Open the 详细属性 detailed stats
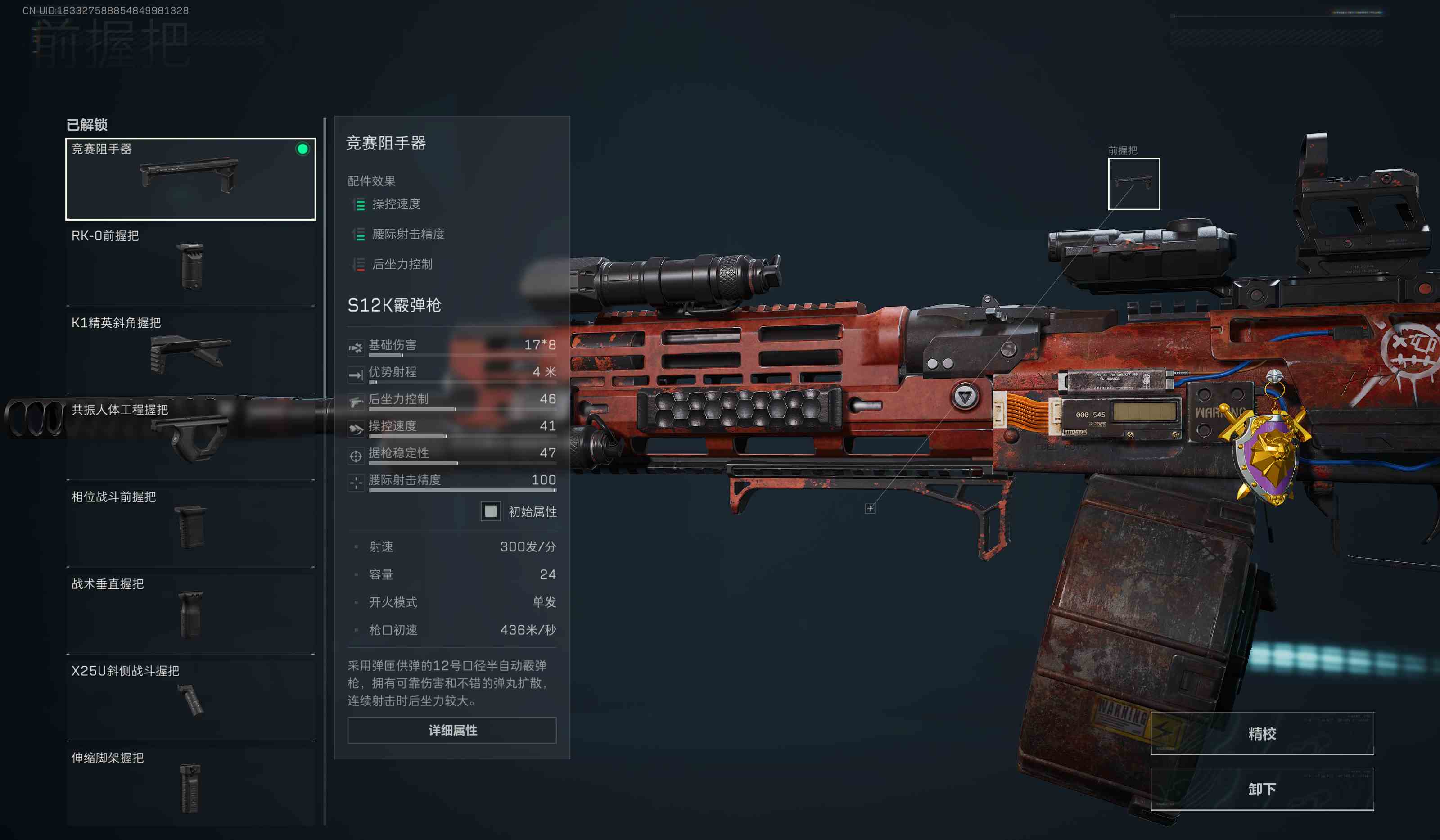 click(x=452, y=730)
